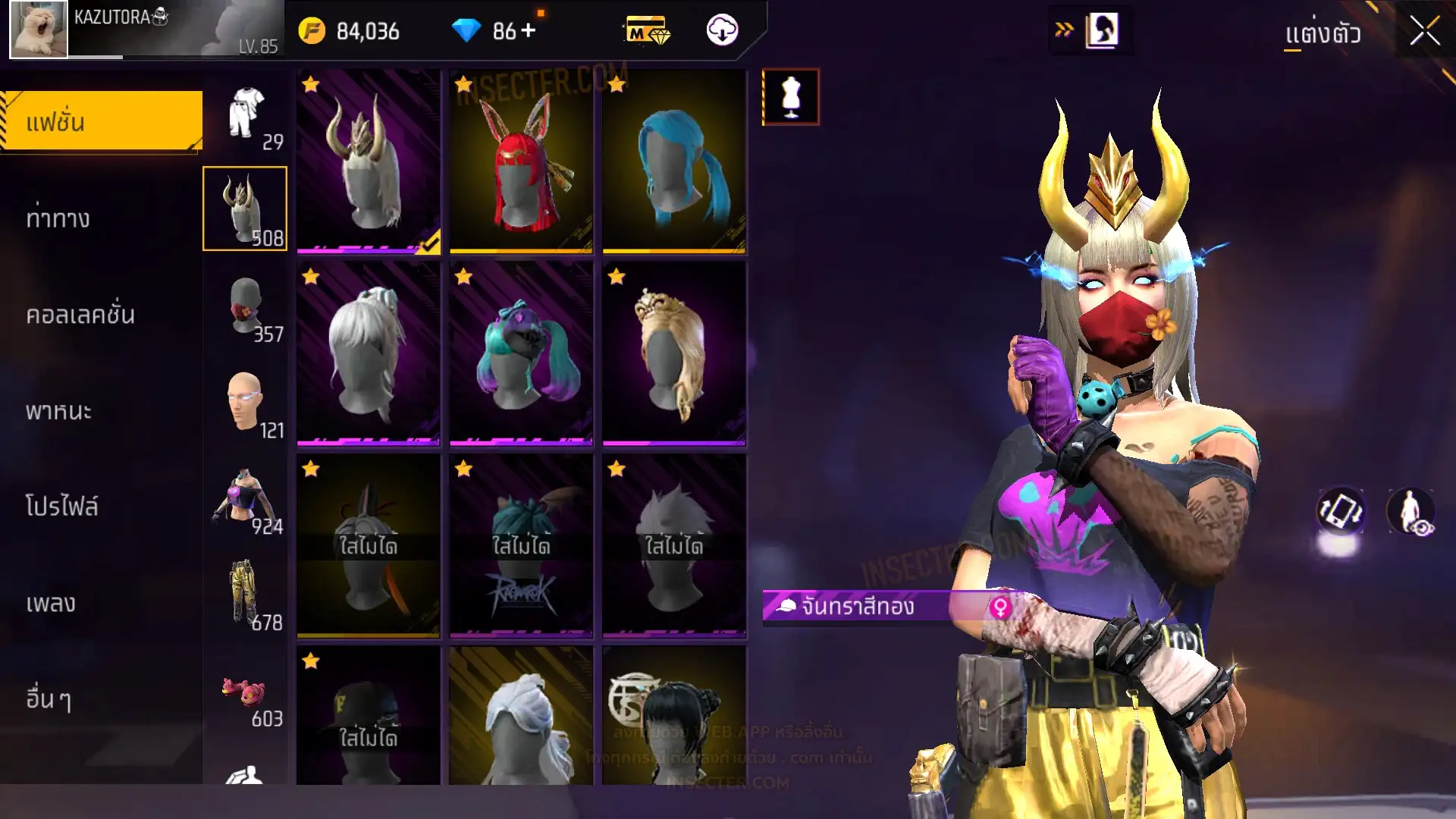The height and width of the screenshot is (819, 1456).
Task: Select the พาหนะ vehicles tab
Action: click(x=58, y=411)
